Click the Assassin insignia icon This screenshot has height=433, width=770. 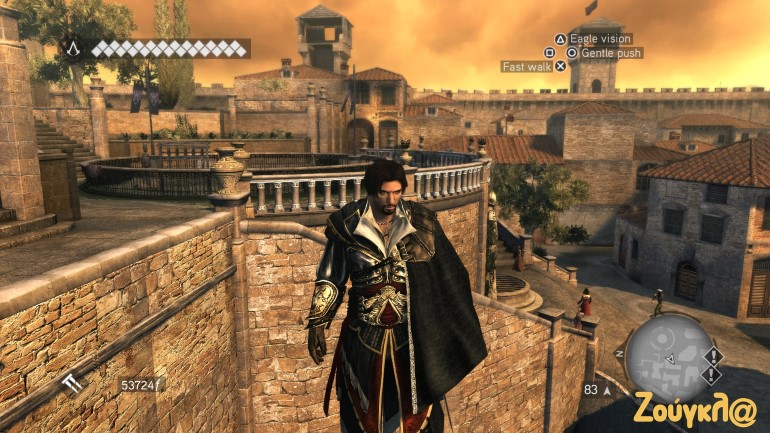[x=73, y=48]
